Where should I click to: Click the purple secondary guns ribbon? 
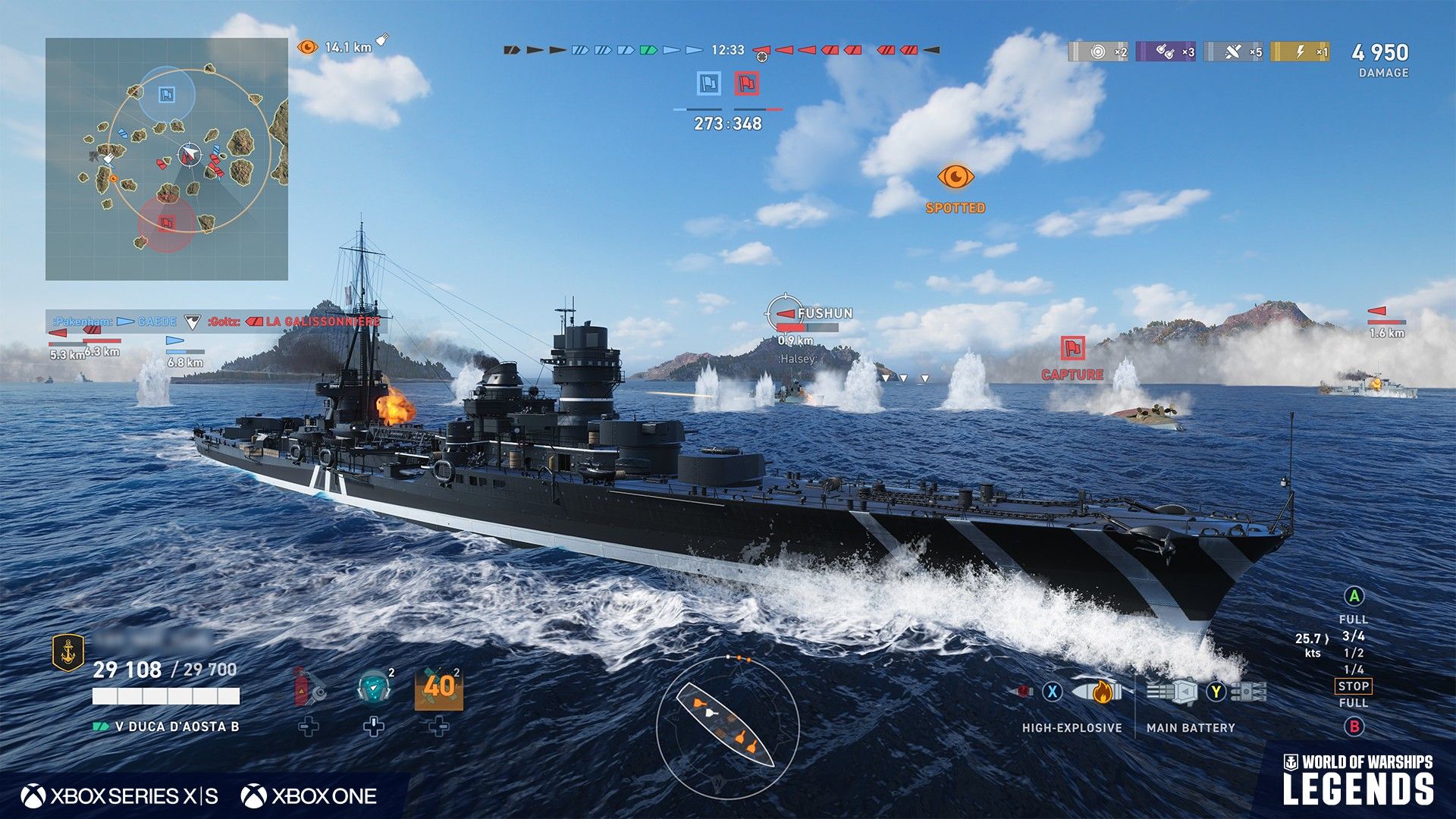point(1165,52)
